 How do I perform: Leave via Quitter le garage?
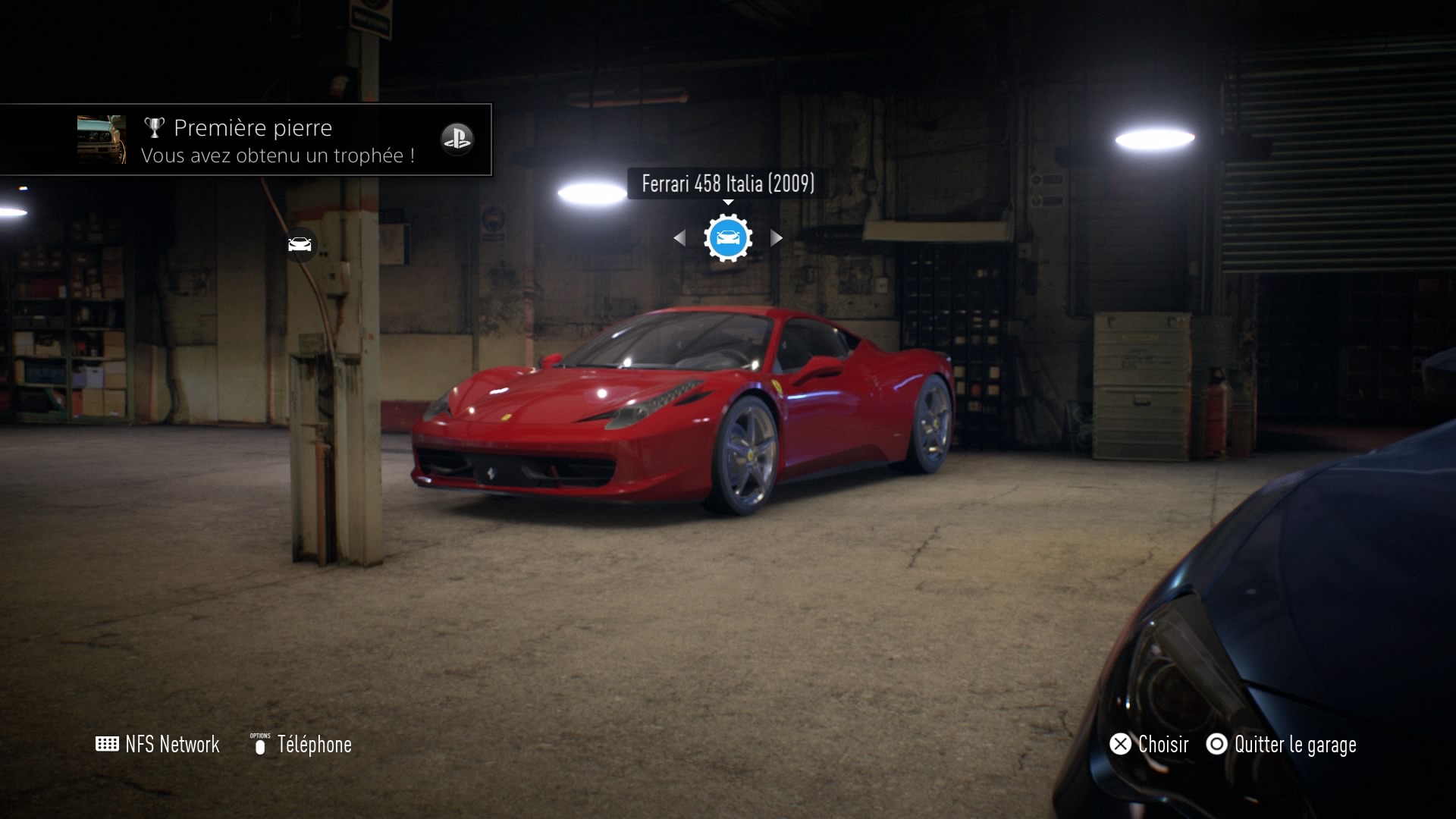(x=1282, y=745)
